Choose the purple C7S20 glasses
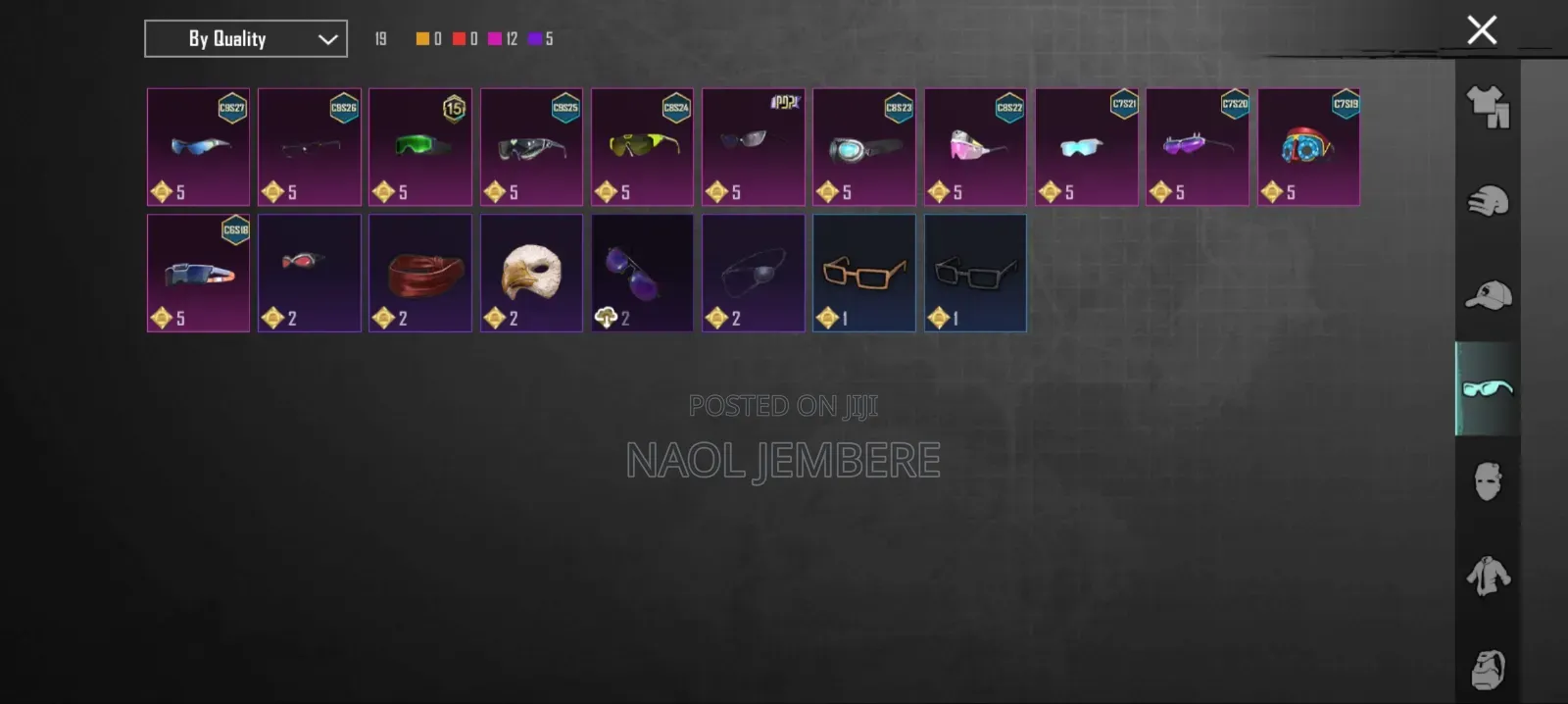 click(x=1197, y=147)
